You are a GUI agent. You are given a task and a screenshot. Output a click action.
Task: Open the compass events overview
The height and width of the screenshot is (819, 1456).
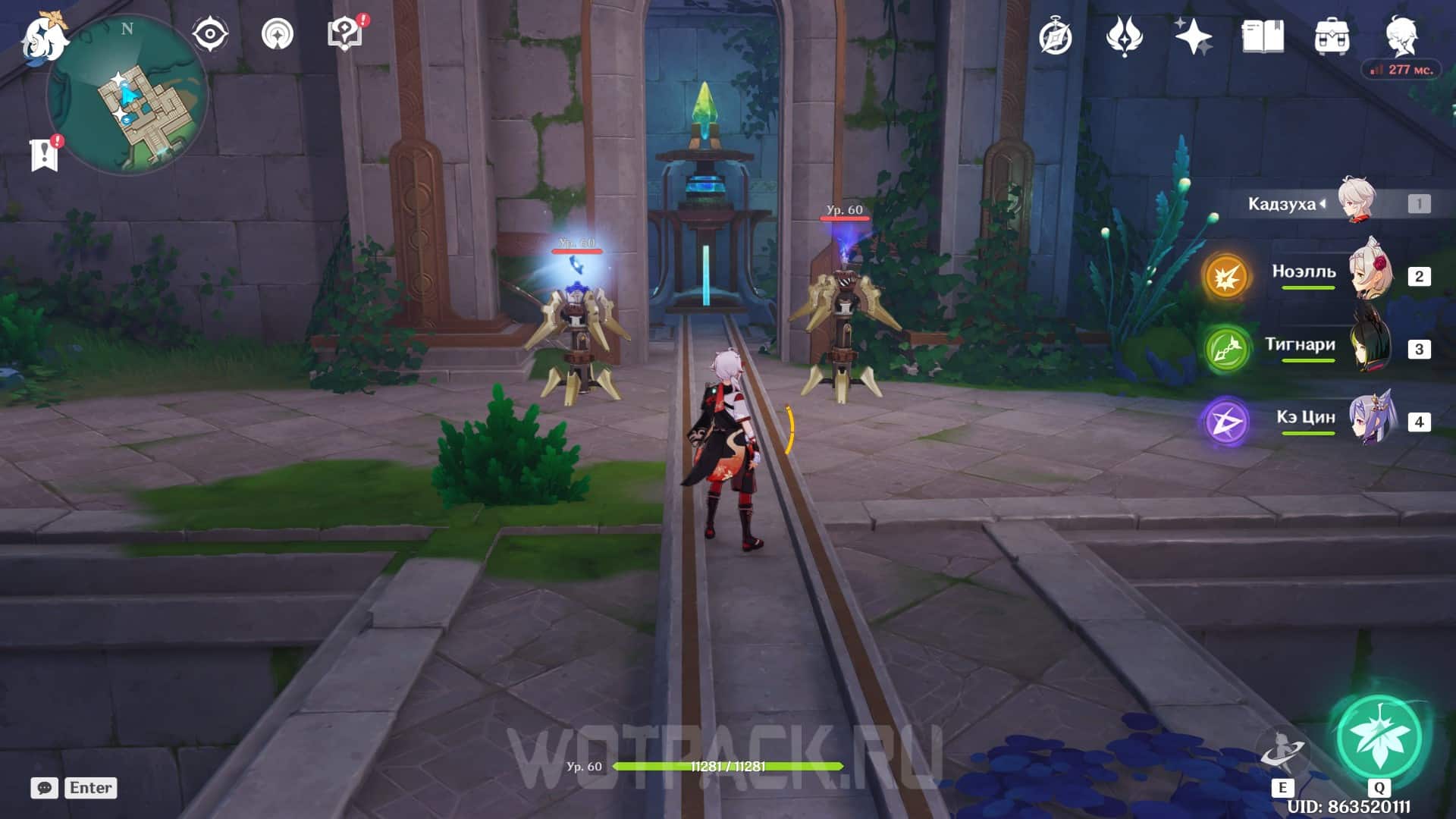(x=1056, y=36)
